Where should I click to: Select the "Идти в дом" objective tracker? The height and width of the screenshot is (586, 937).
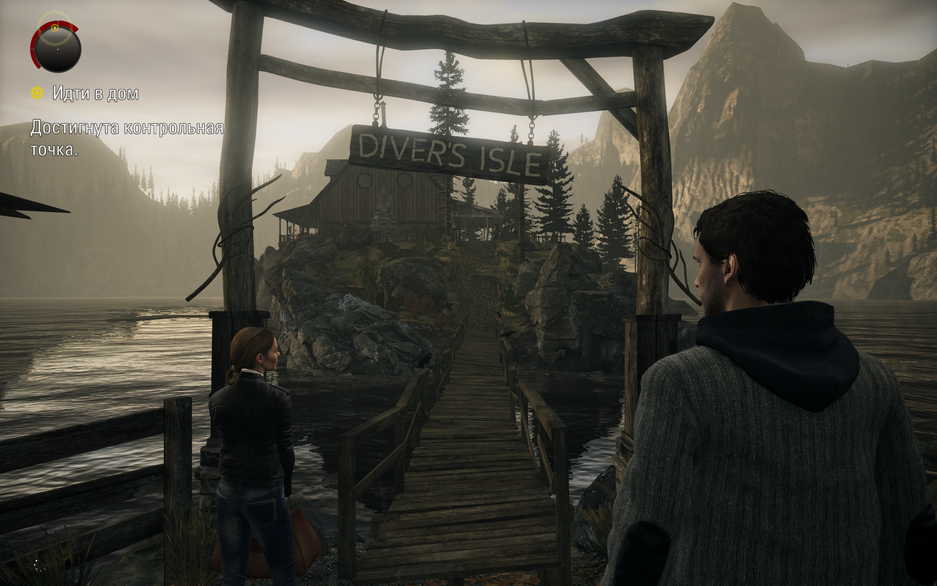coord(85,93)
